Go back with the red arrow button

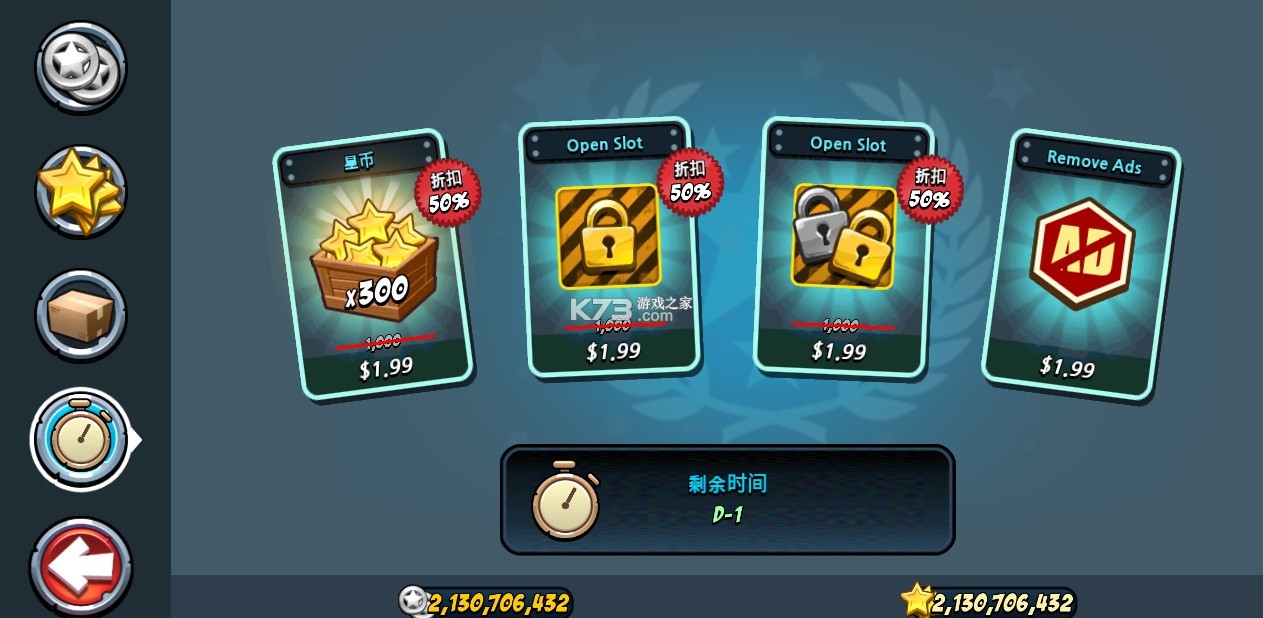point(81,566)
